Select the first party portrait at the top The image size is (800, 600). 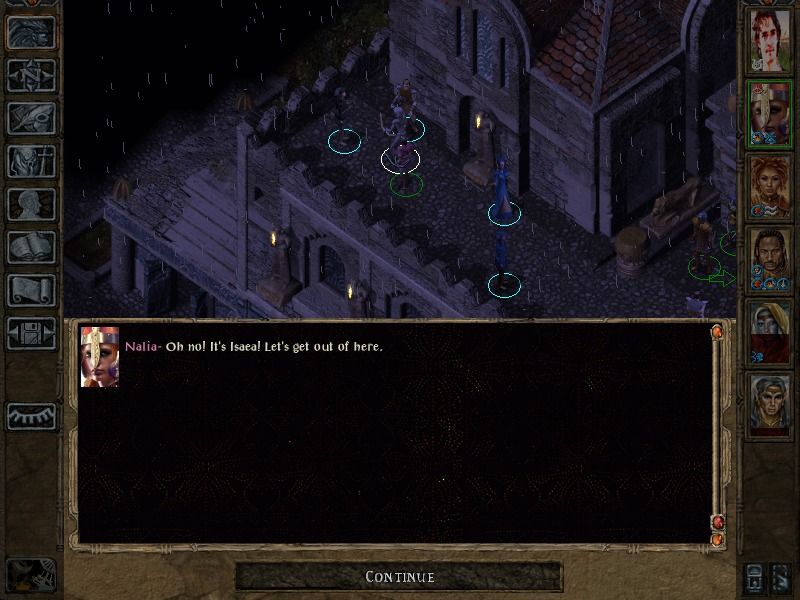[770, 41]
